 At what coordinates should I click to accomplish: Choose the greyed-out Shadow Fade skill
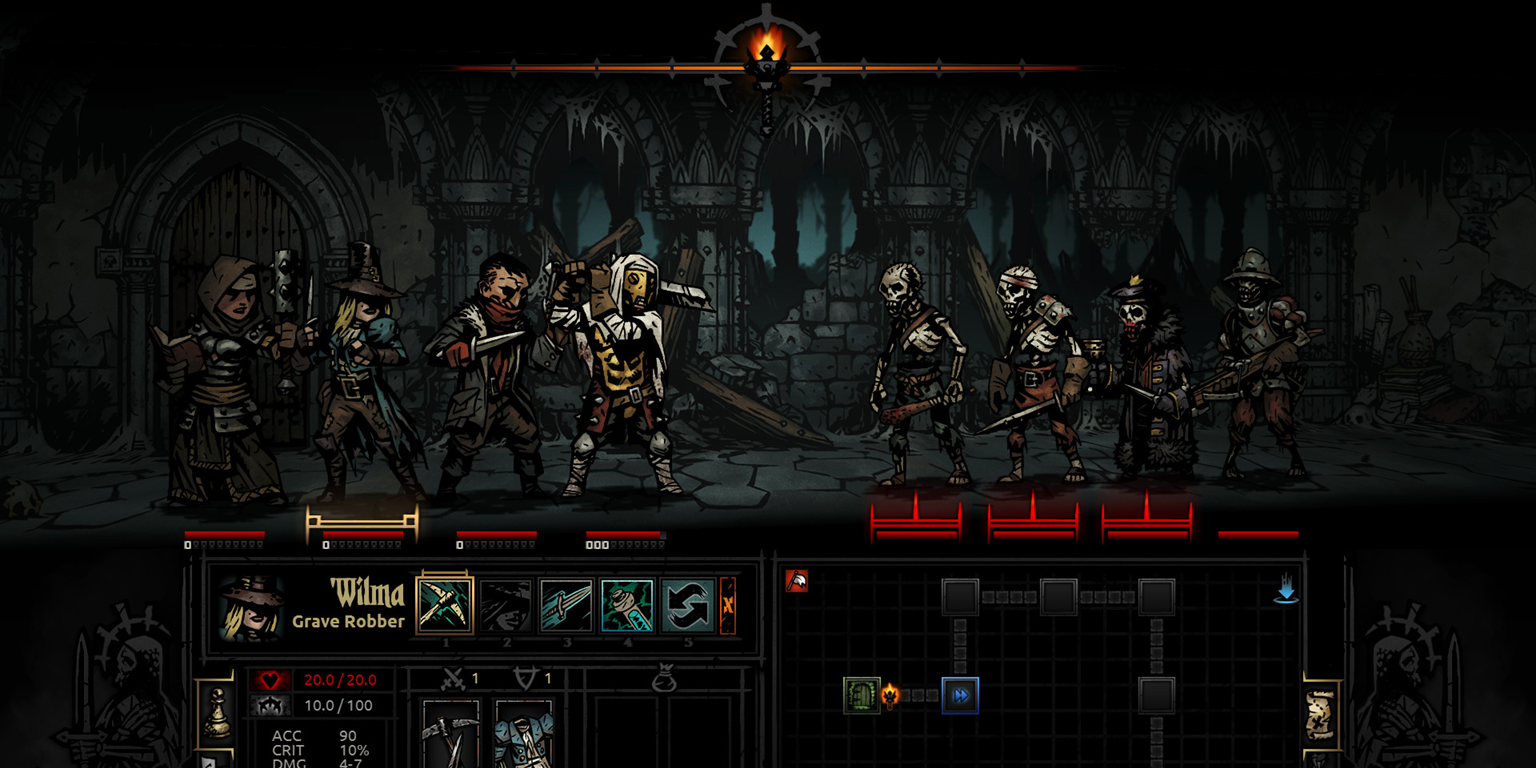click(506, 606)
